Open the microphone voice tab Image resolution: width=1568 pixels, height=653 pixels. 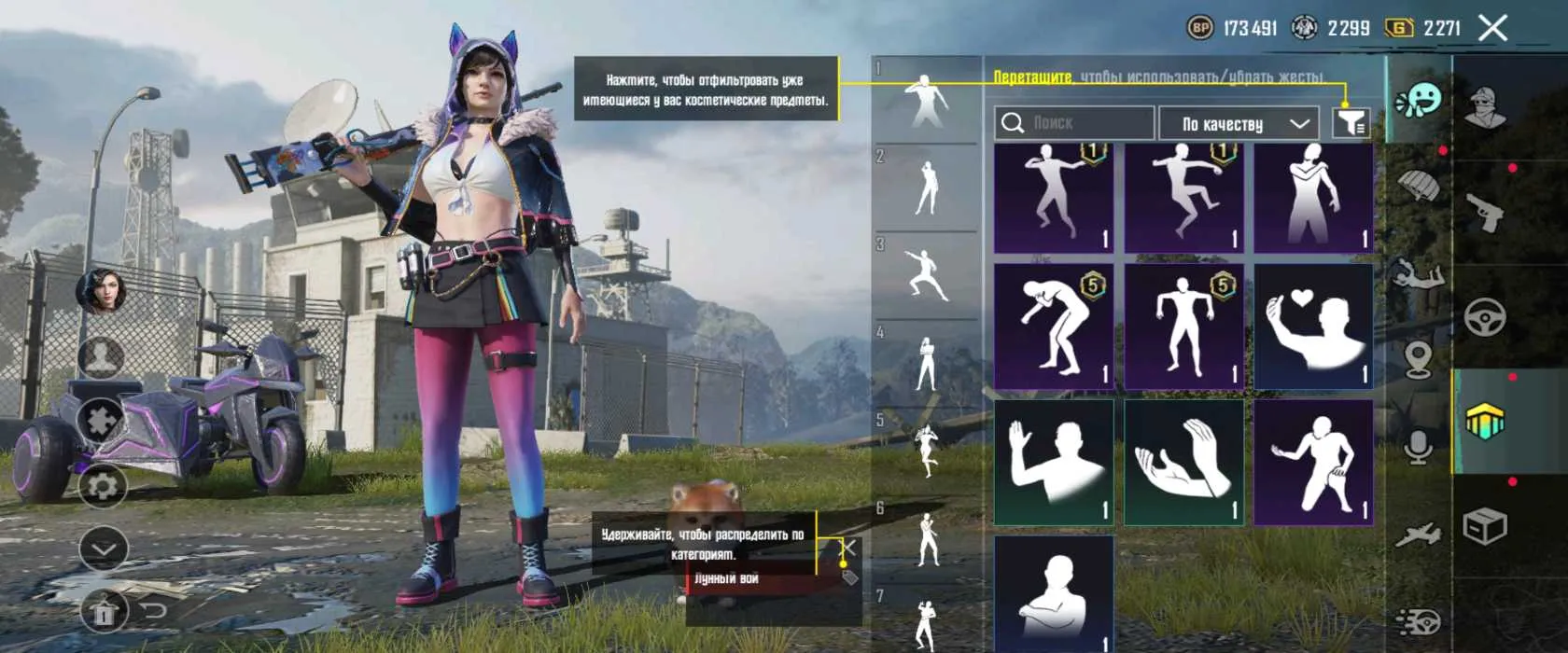[1420, 448]
